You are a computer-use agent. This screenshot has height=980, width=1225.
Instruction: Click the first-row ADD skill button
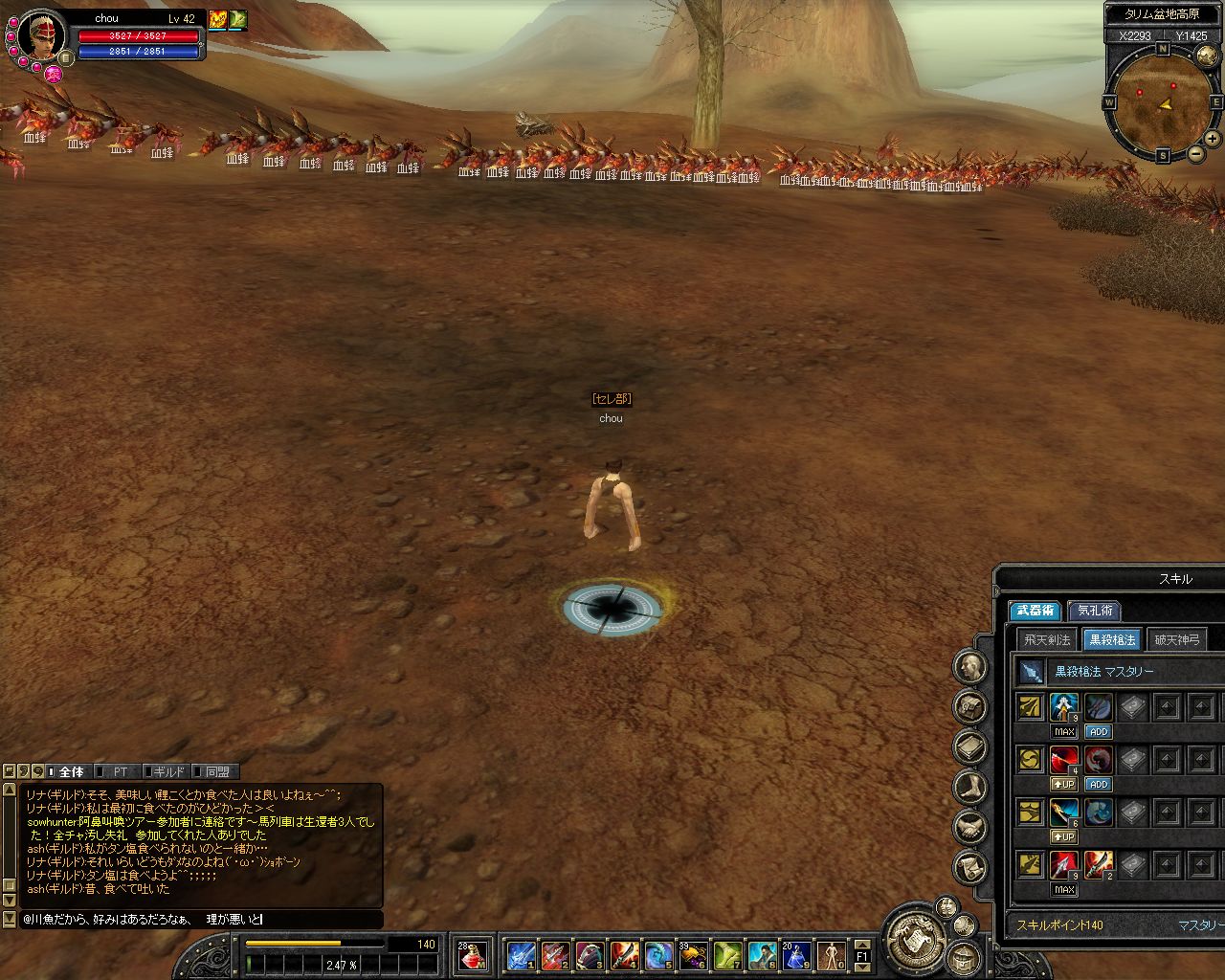1098,732
